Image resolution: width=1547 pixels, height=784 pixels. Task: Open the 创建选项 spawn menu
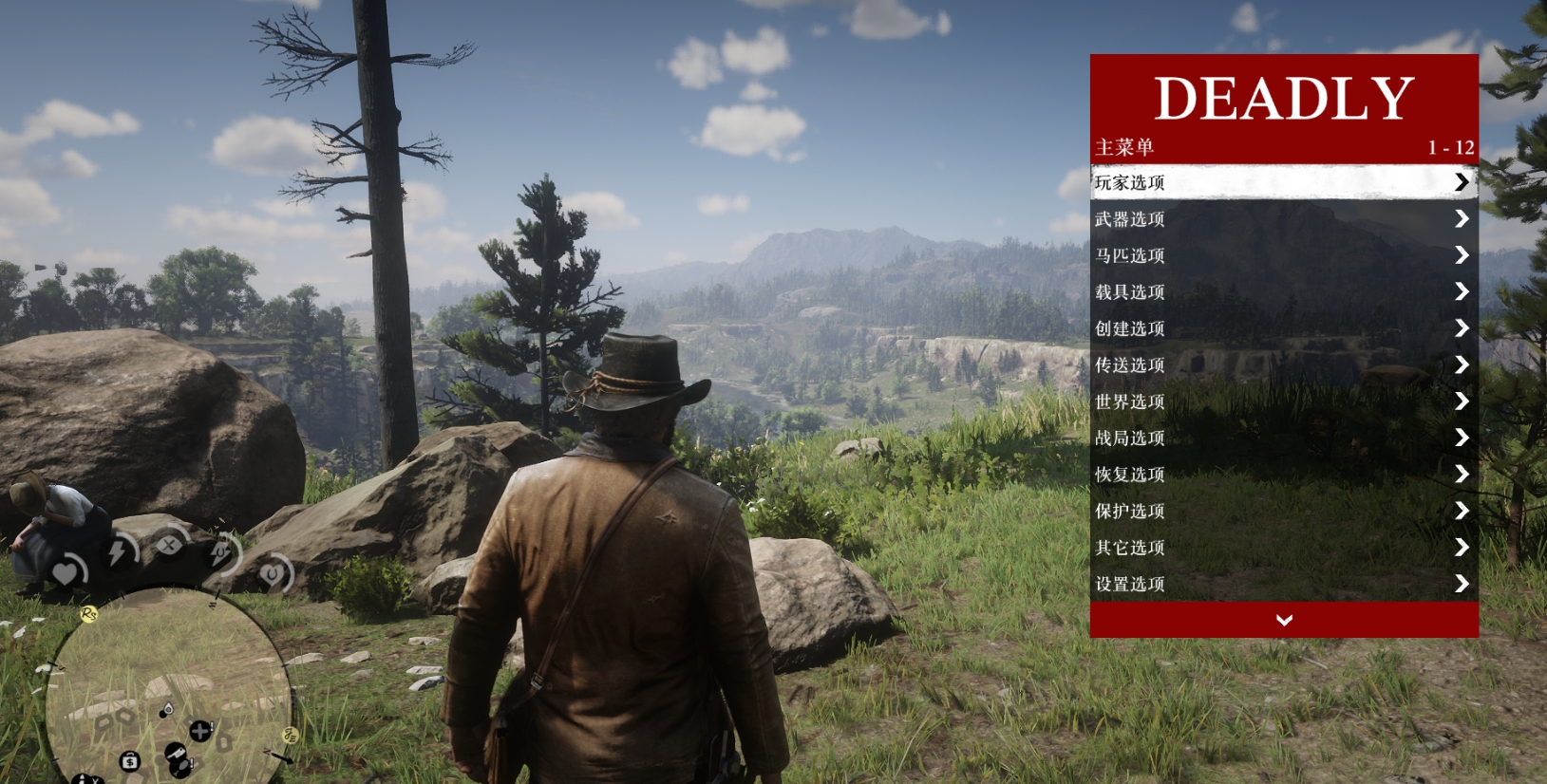pyautogui.click(x=1283, y=328)
